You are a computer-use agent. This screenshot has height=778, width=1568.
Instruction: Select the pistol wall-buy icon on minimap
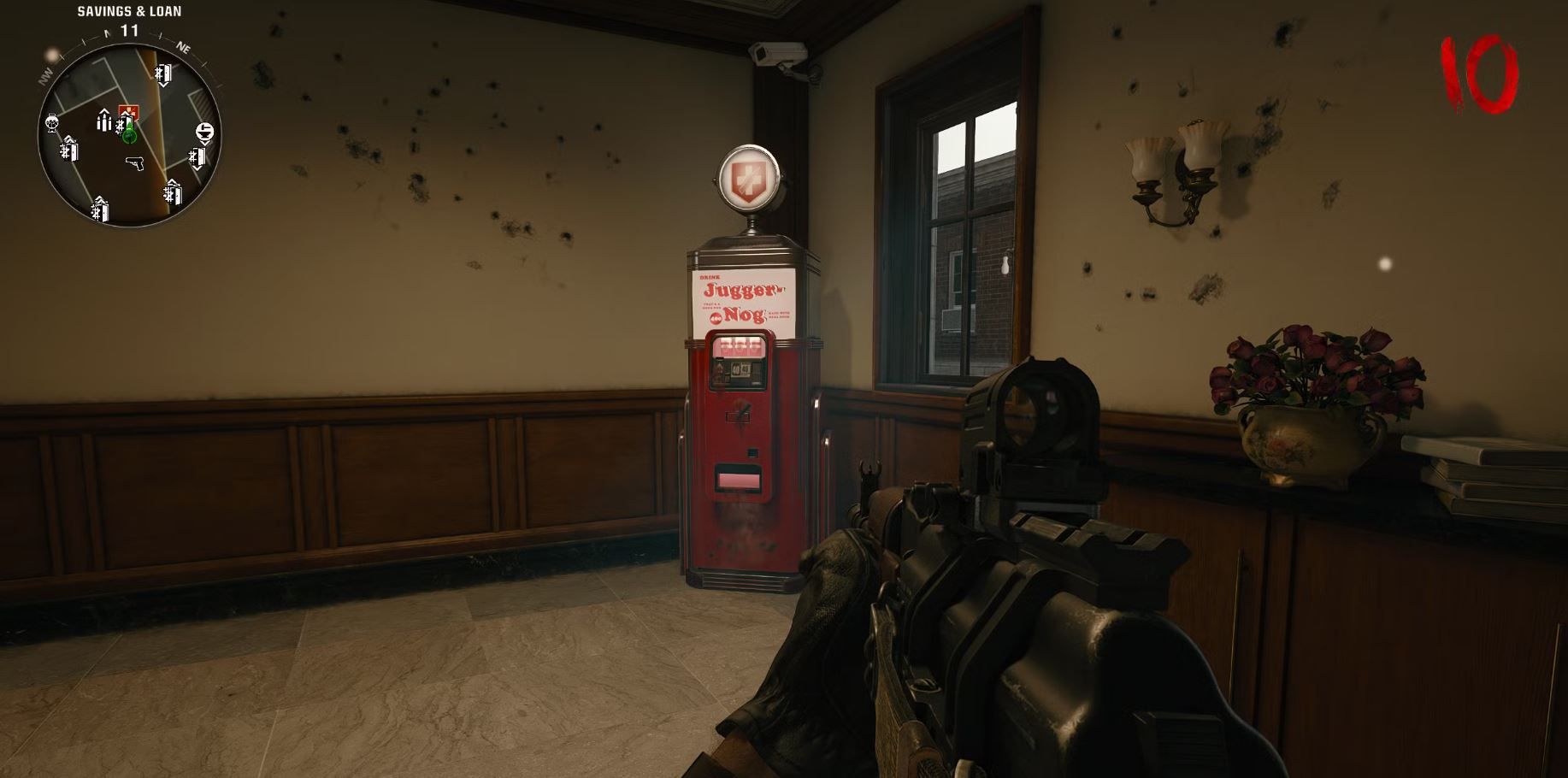[x=136, y=162]
